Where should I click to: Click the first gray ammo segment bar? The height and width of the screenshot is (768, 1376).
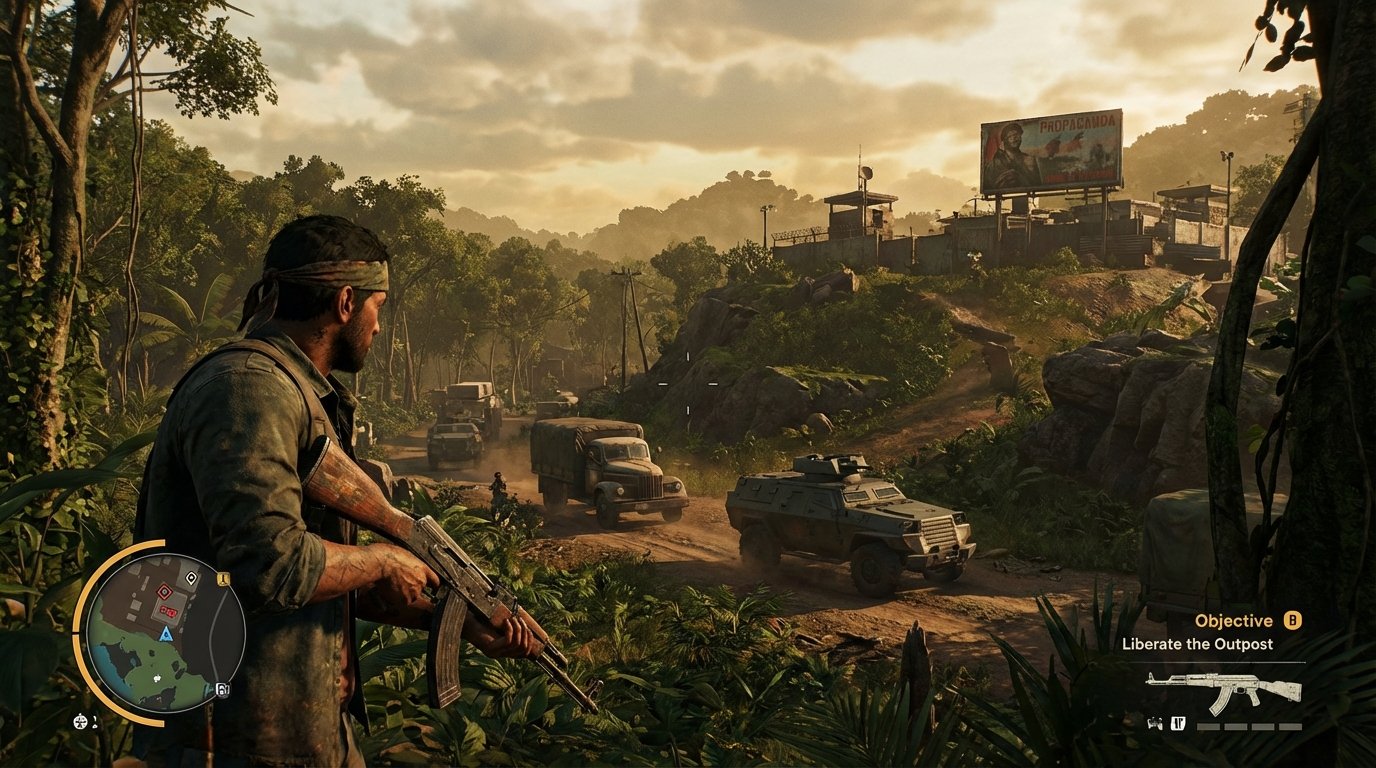1208,727
